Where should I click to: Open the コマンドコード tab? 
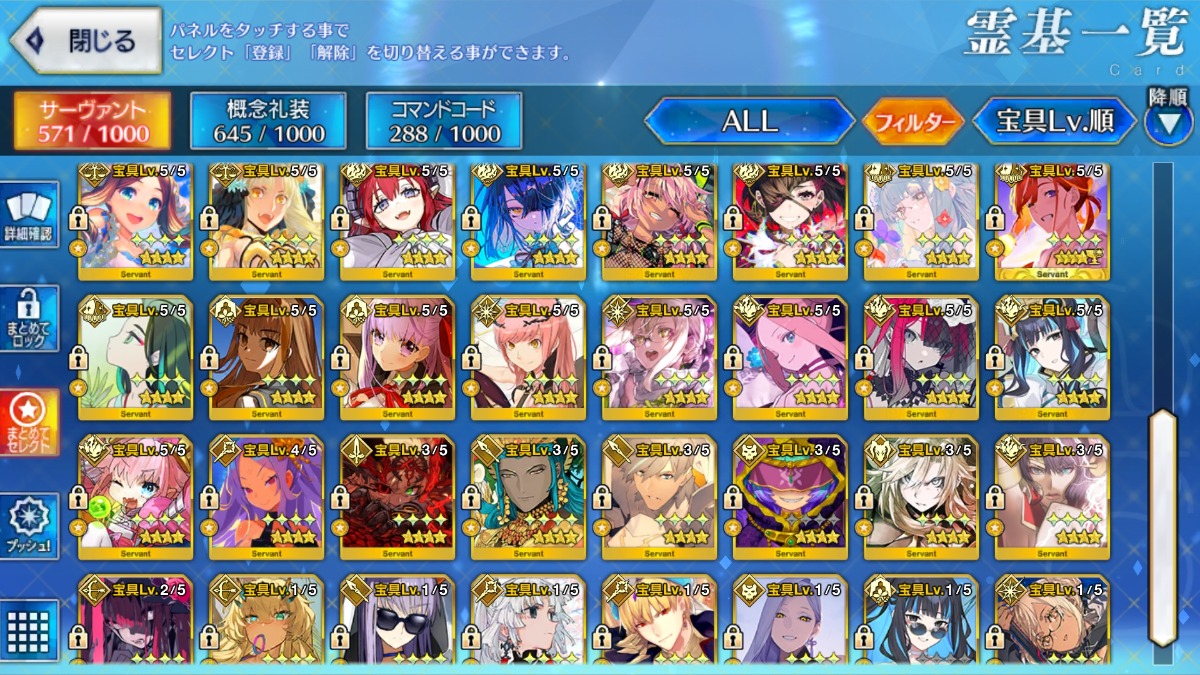pyautogui.click(x=444, y=121)
